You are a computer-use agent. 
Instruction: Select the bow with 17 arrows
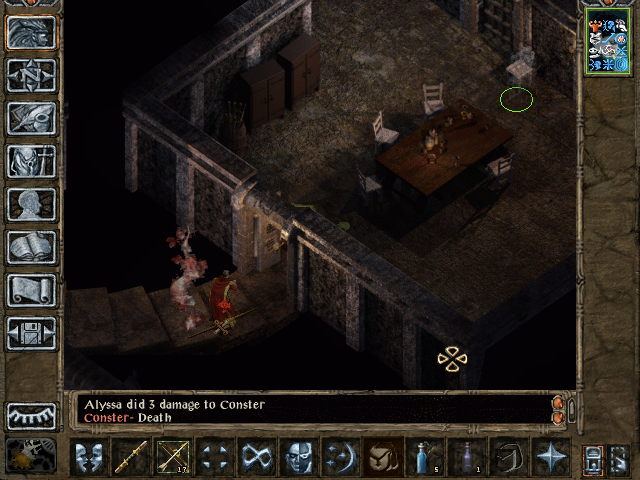click(174, 457)
